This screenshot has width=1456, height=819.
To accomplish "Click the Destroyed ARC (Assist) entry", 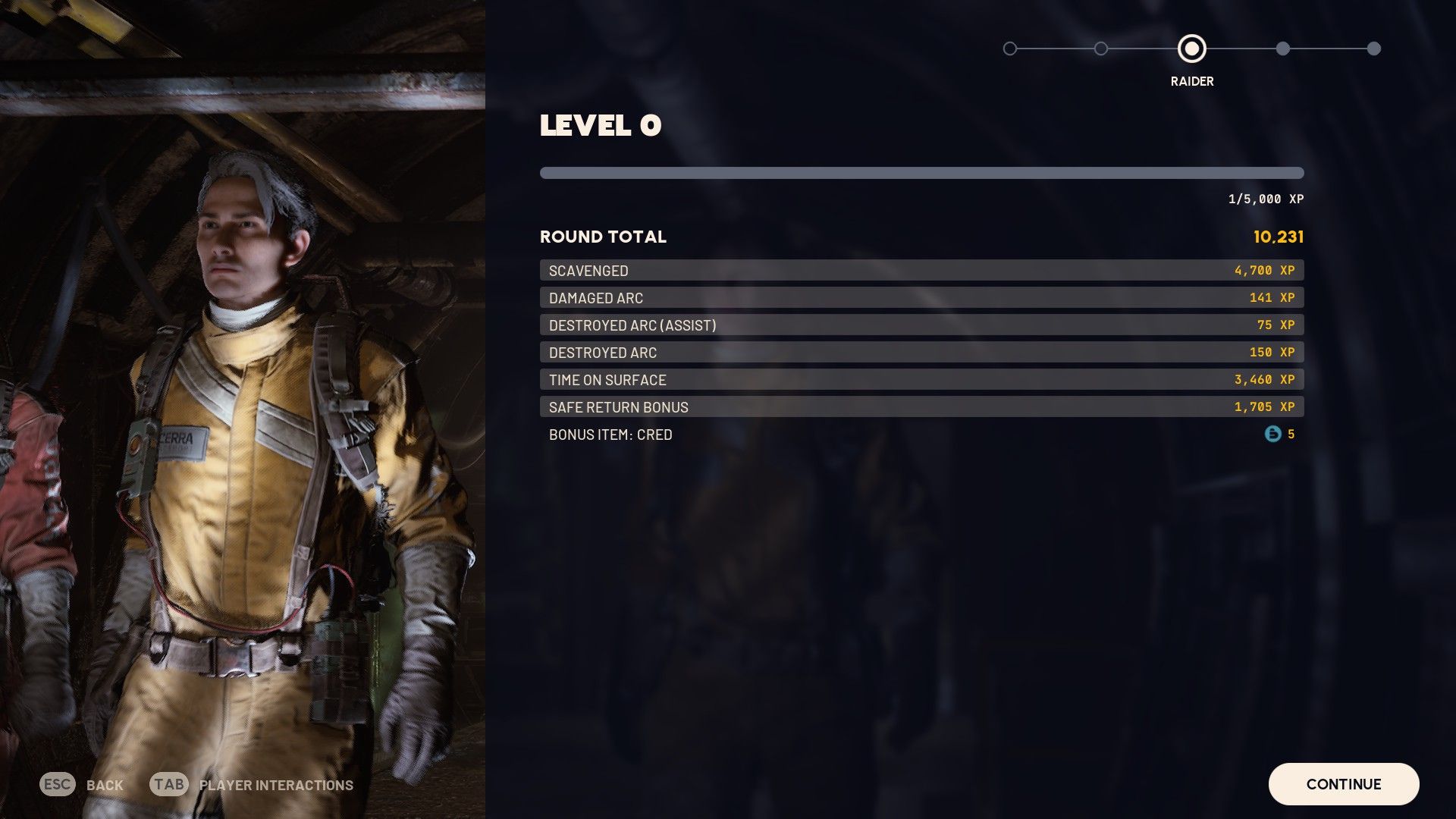I will (921, 325).
